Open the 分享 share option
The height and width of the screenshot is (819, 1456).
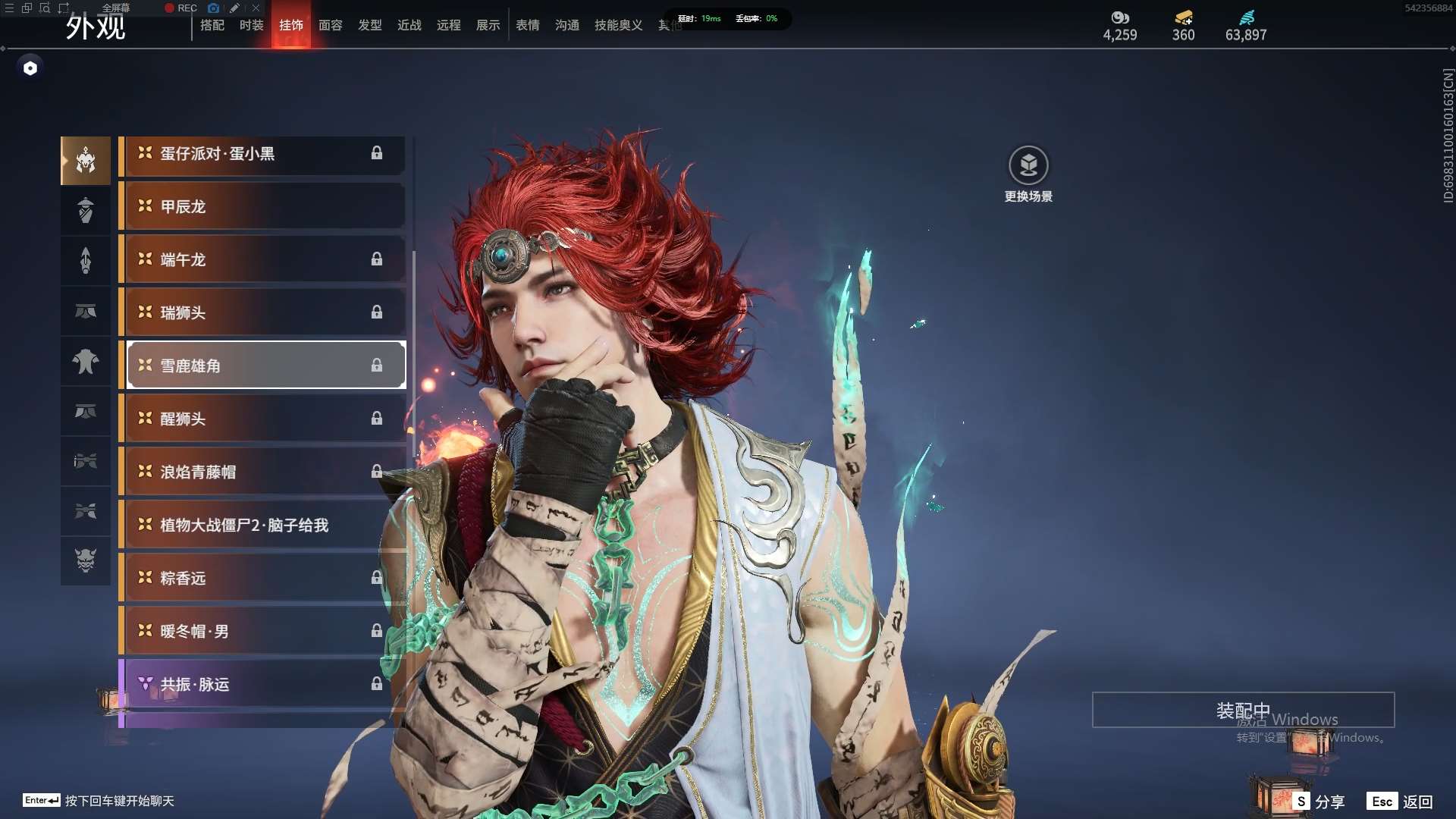[1320, 802]
